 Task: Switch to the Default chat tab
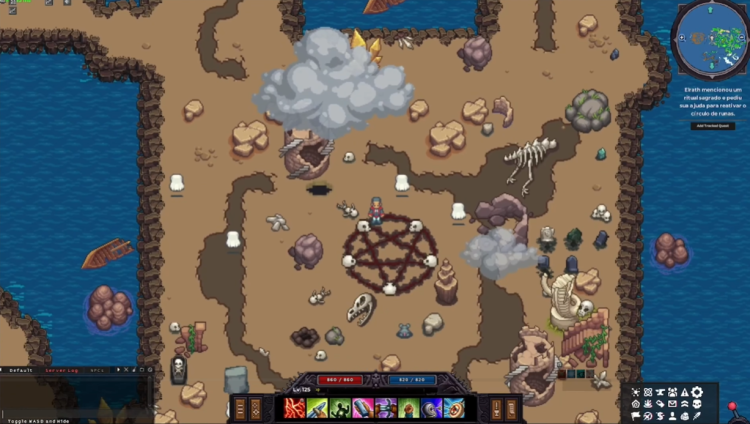tap(20, 370)
